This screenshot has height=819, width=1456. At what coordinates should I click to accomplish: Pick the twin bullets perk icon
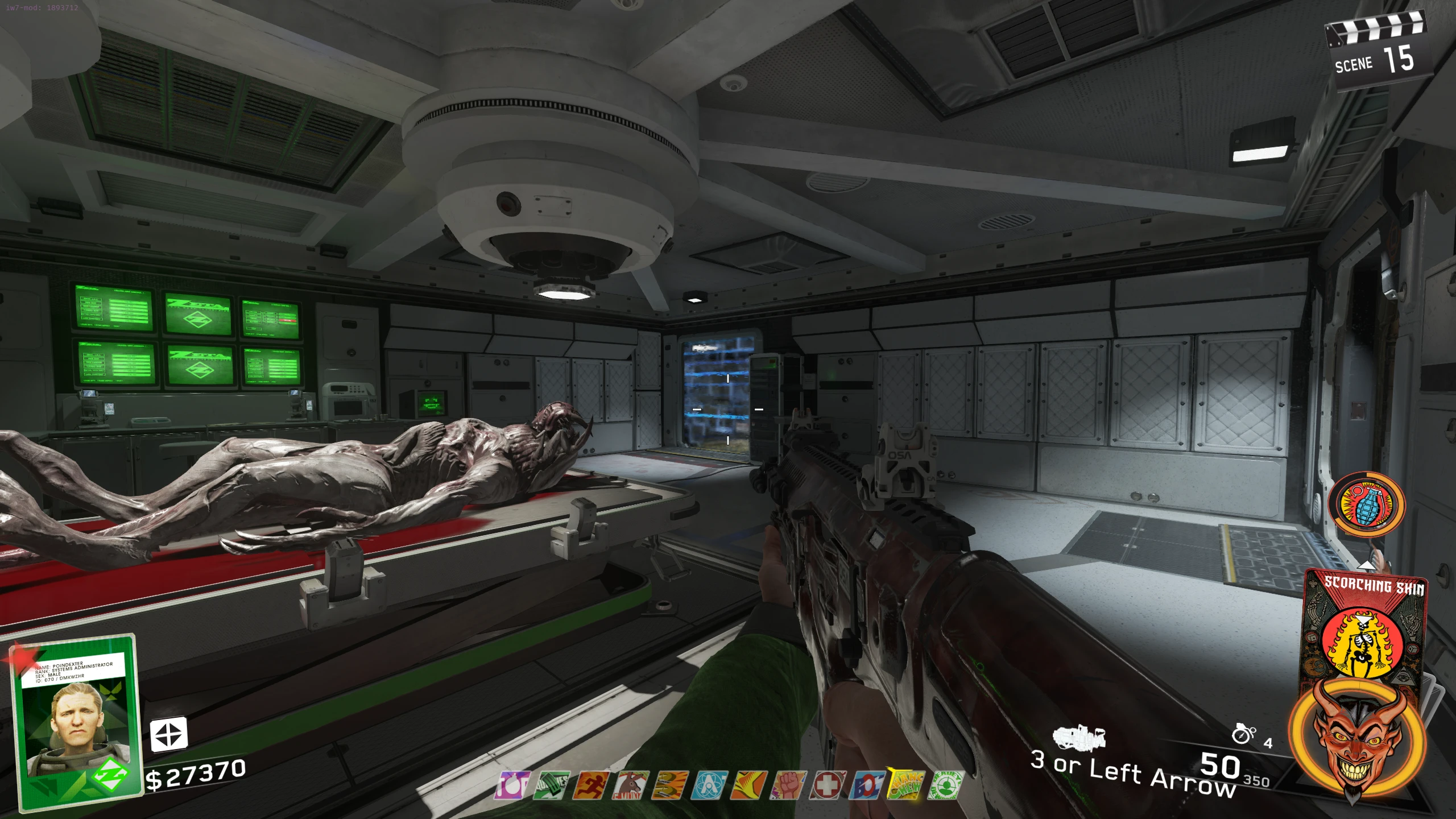pyautogui.click(x=669, y=785)
